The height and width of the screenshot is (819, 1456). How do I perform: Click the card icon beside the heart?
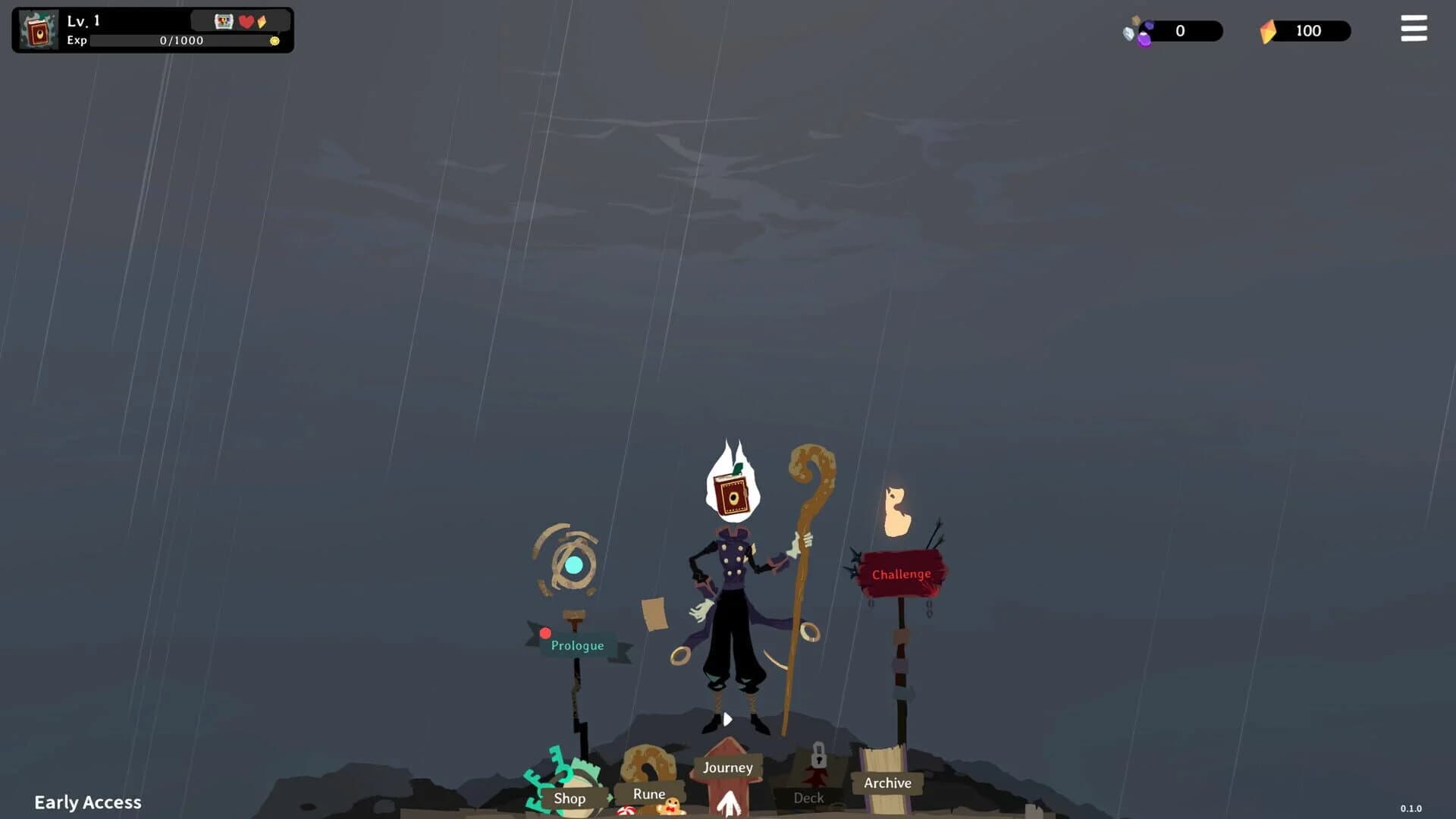tap(224, 22)
